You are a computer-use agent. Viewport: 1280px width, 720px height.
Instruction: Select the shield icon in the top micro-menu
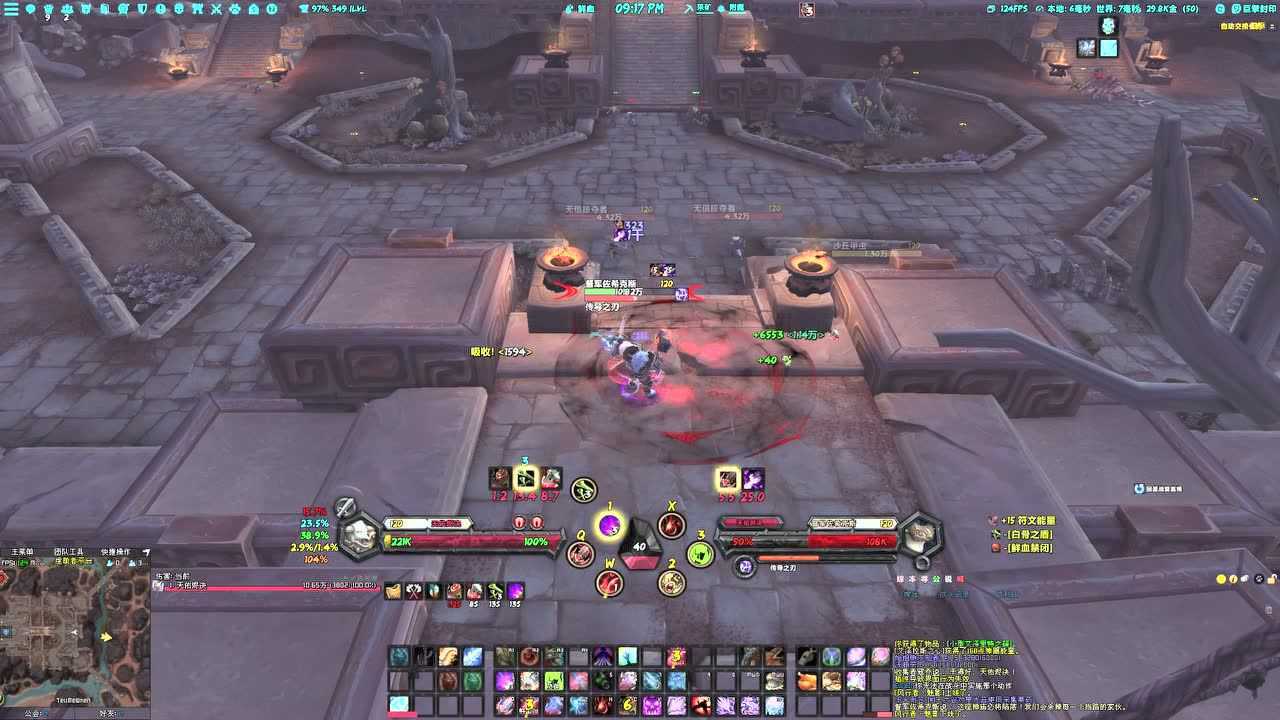(142, 10)
